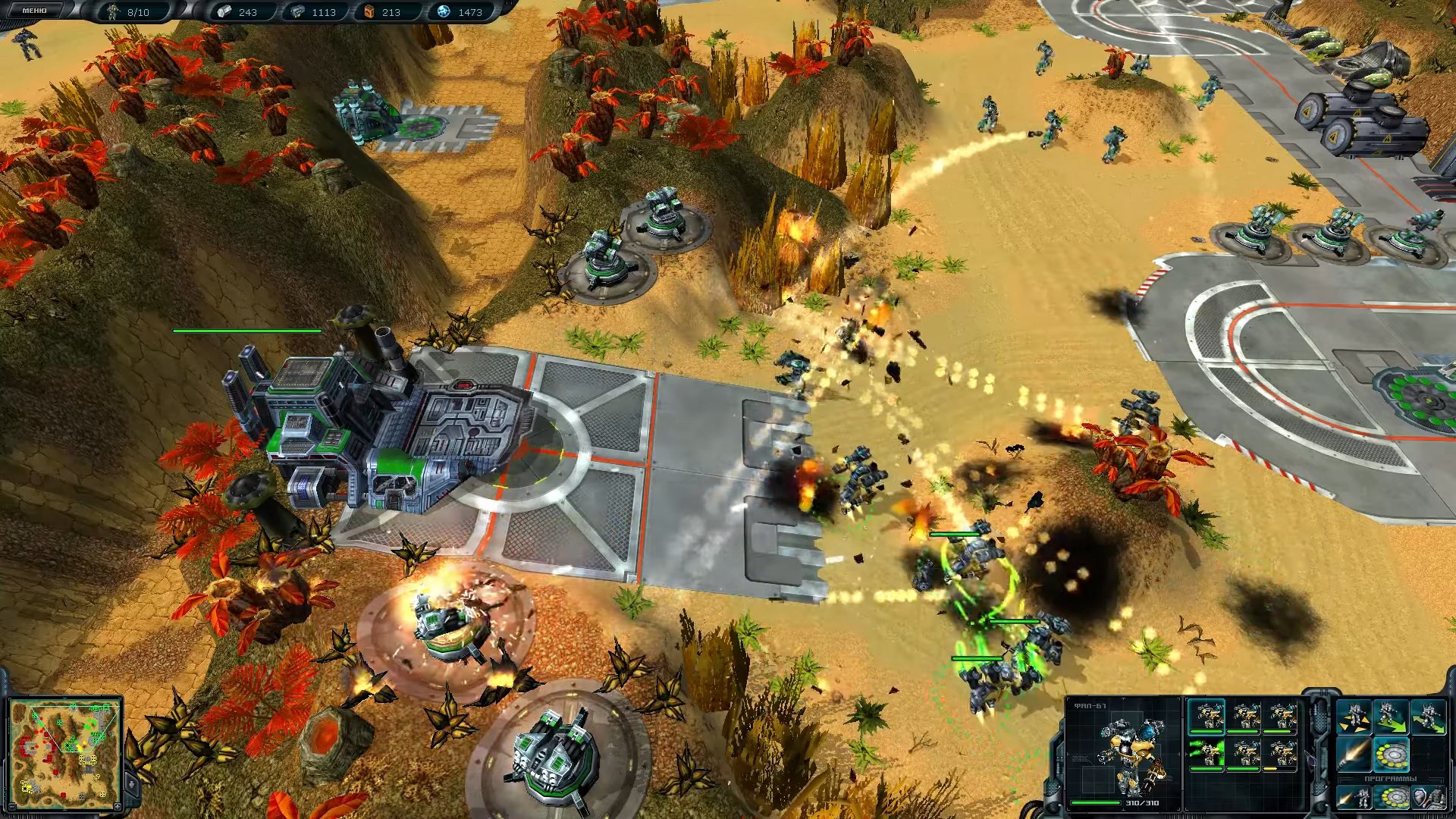Select the attacking mech program icon
Image resolution: width=1456 pixels, height=819 pixels.
(x=1354, y=798)
